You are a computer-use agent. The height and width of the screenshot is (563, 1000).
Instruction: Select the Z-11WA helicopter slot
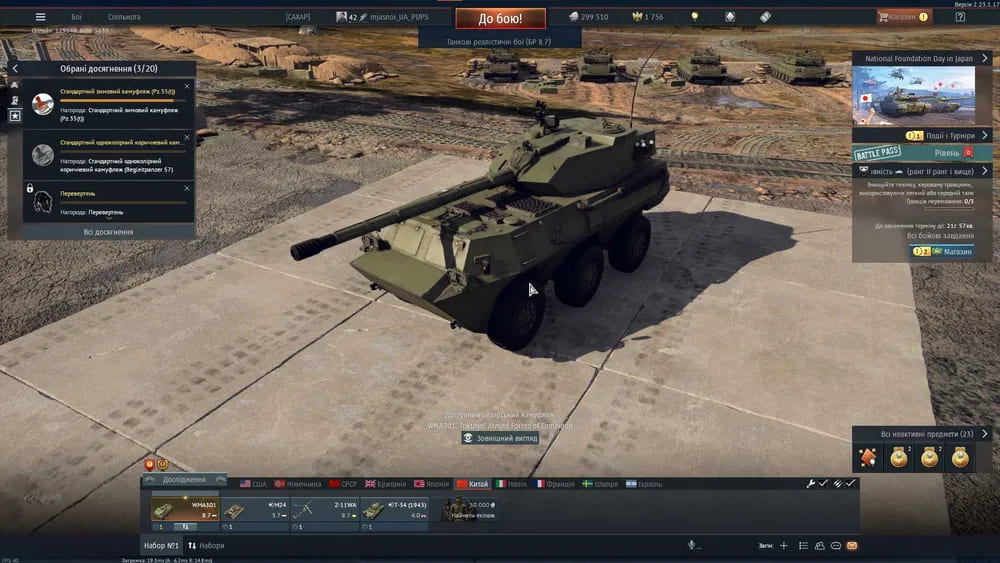pos(325,511)
